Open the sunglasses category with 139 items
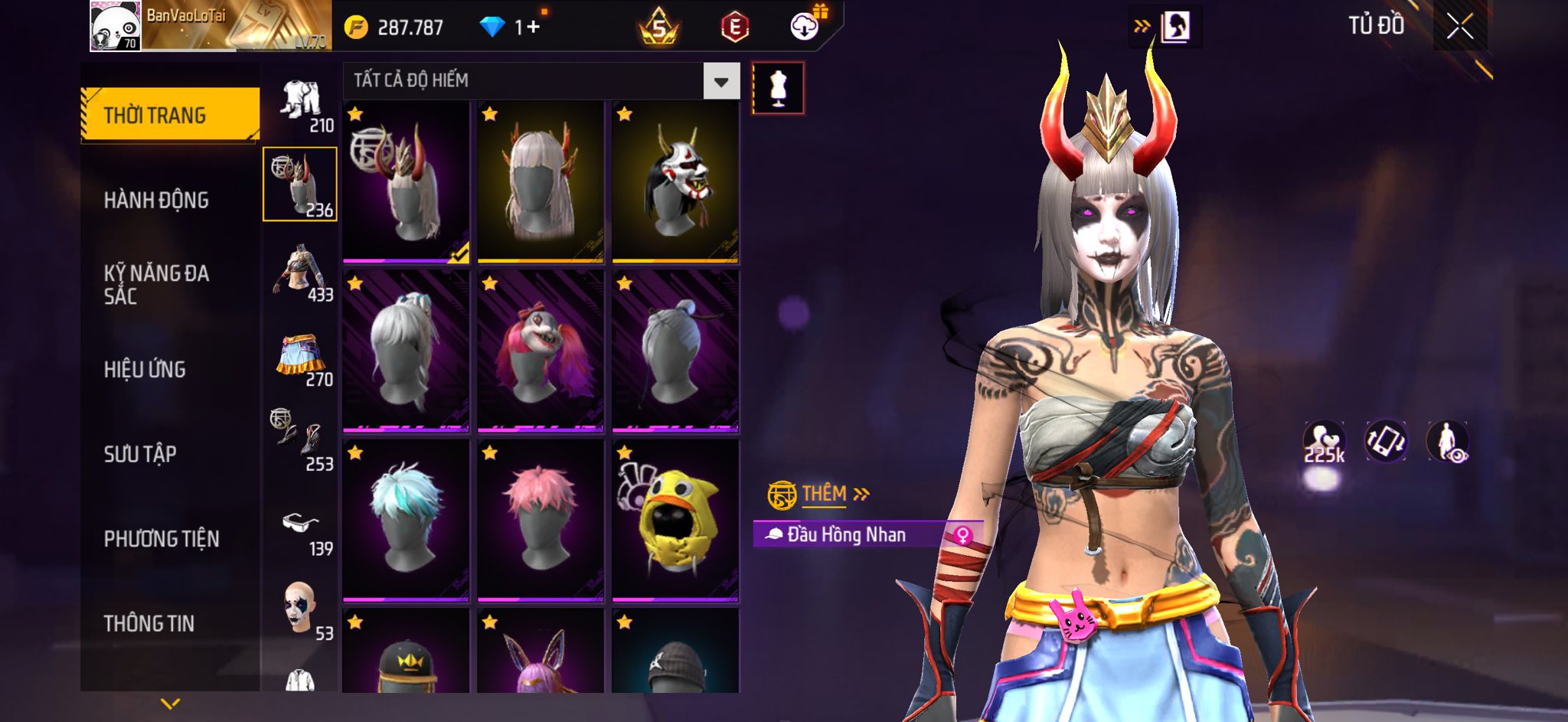1568x722 pixels. (302, 532)
